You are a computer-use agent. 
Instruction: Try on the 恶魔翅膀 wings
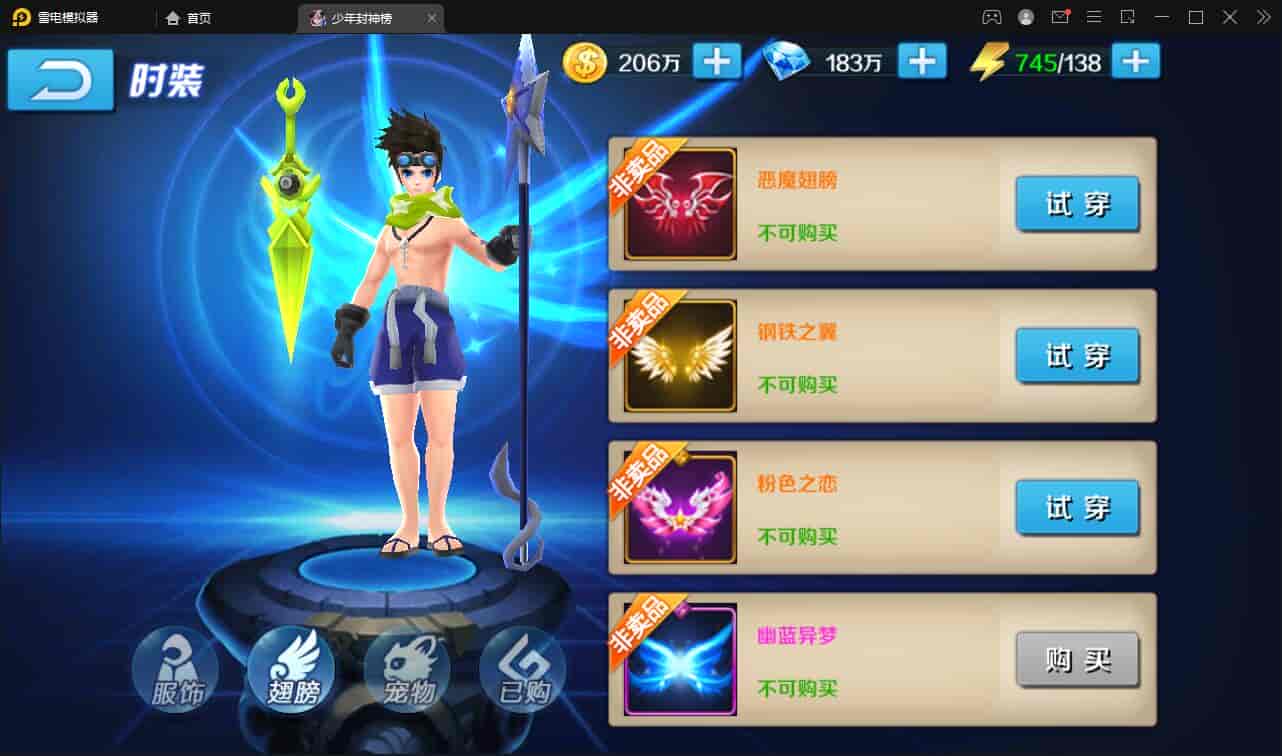tap(1077, 204)
